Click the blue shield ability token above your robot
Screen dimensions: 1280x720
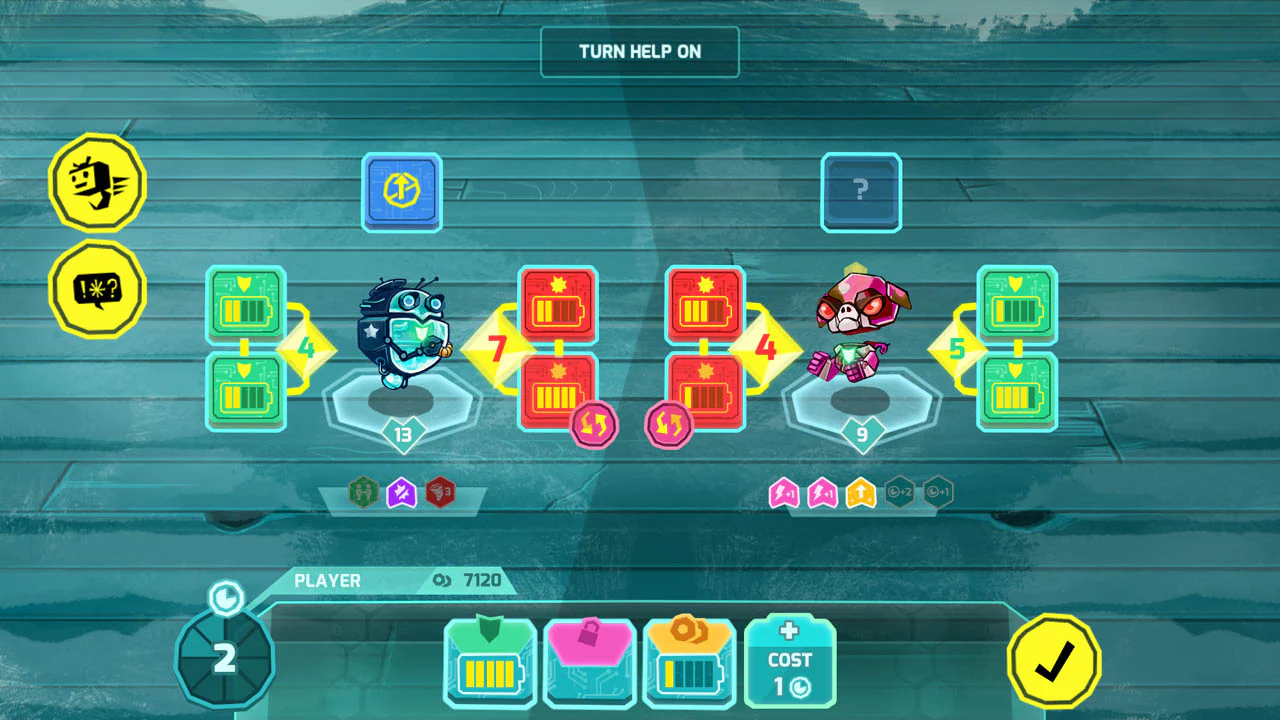[401, 191]
